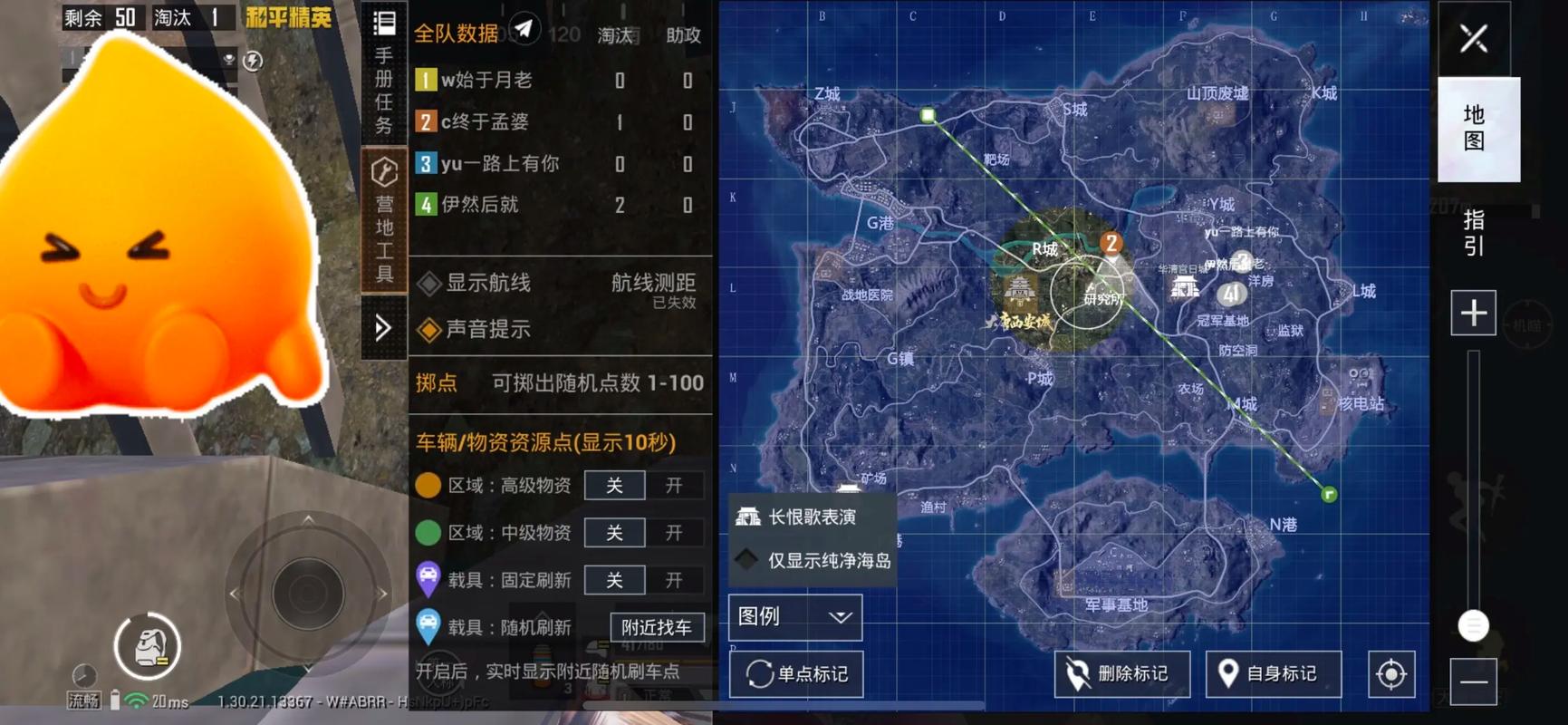Place a 自身标记 self marker
This screenshot has width=1568, height=725.
[x=1274, y=673]
